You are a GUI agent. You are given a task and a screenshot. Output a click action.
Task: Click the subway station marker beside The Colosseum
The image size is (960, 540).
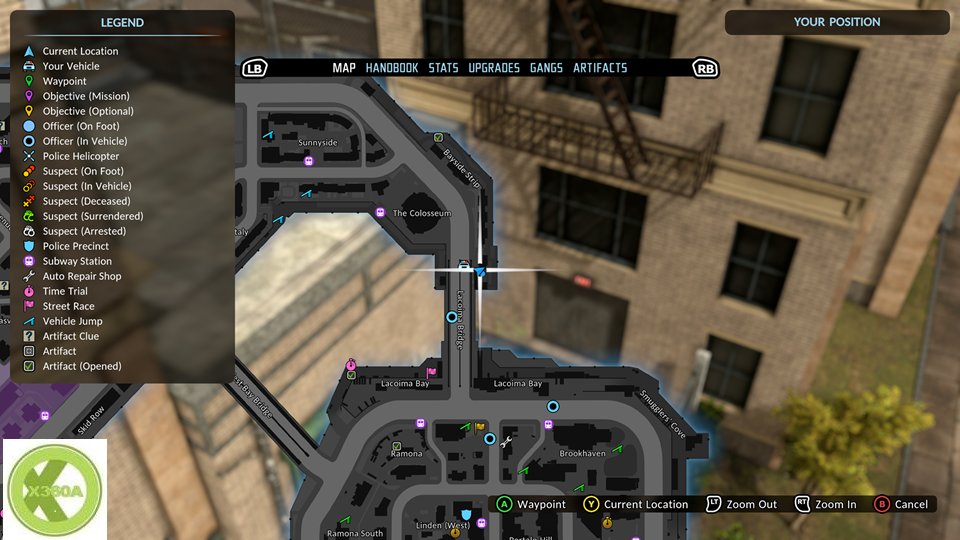coord(380,213)
